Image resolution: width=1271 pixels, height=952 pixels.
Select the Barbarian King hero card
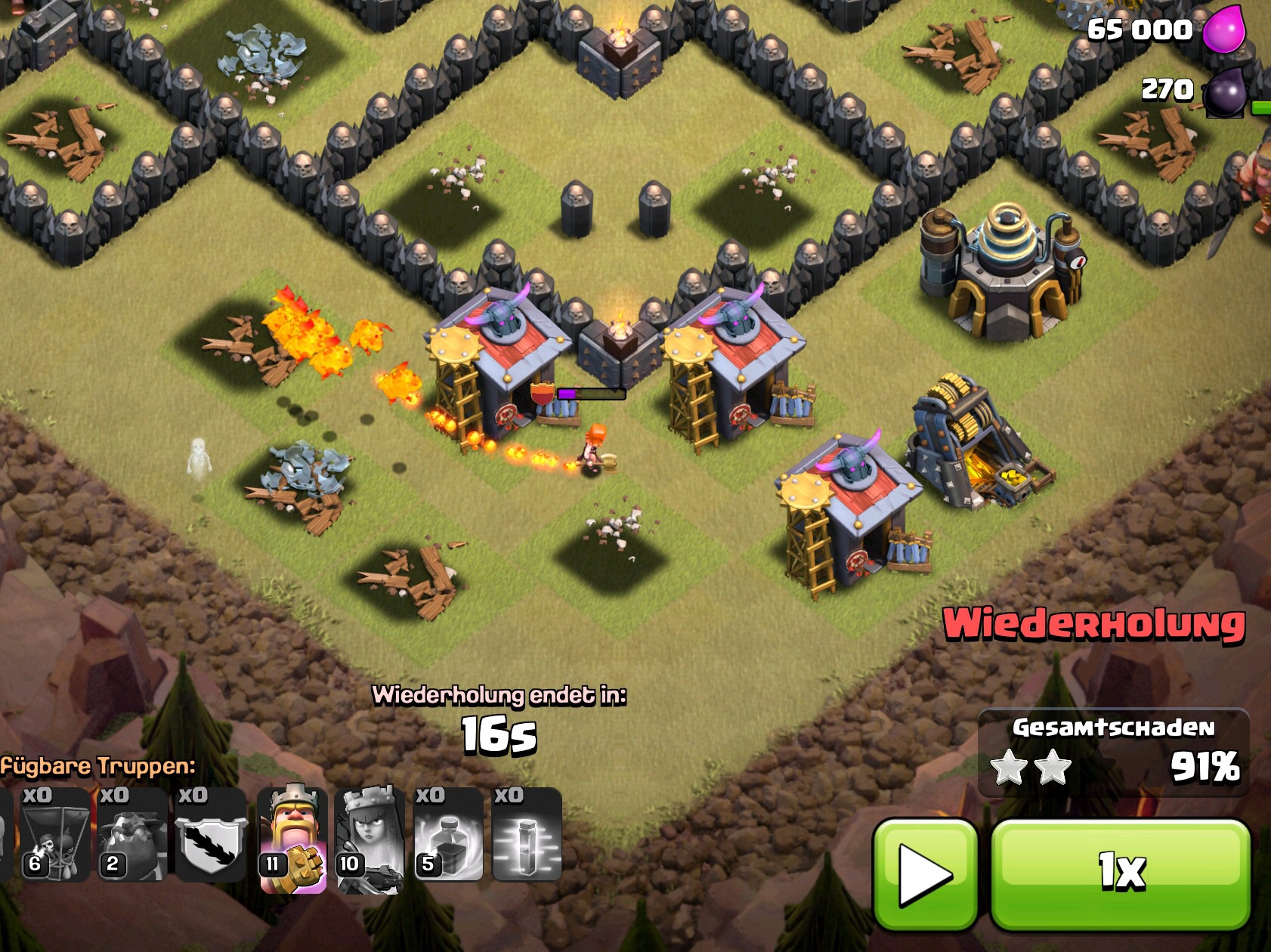pos(292,839)
